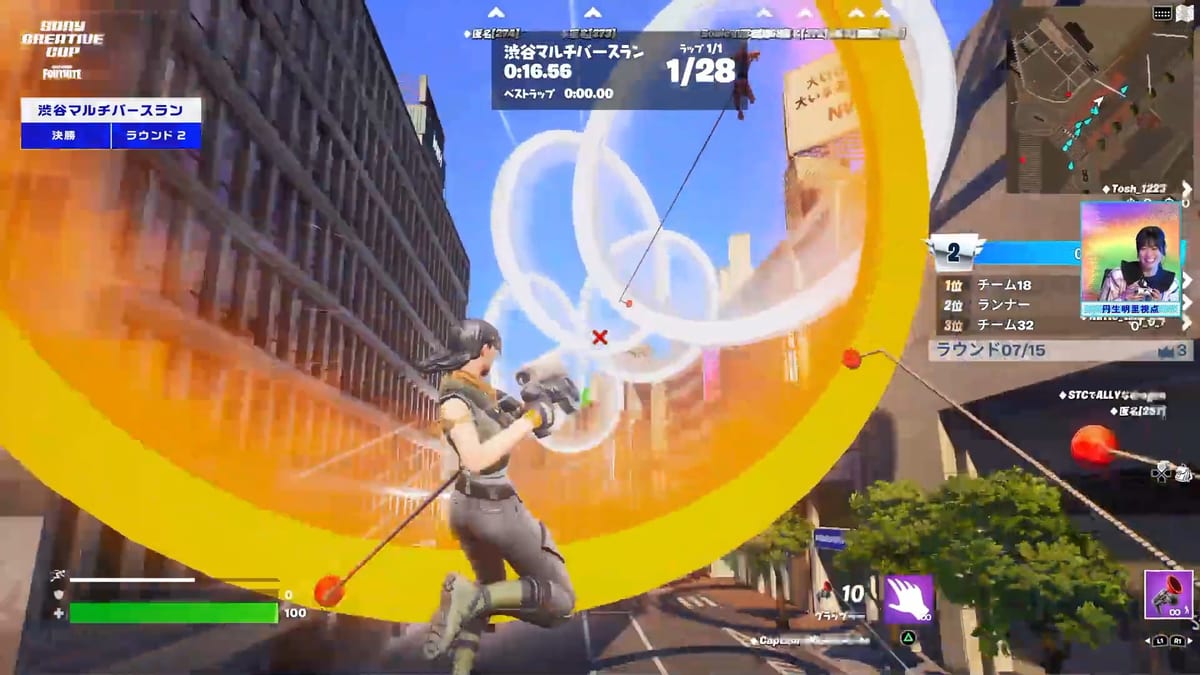Select the 決勝 tab in the event panel
This screenshot has width=1200, height=675.
pyautogui.click(x=65, y=136)
